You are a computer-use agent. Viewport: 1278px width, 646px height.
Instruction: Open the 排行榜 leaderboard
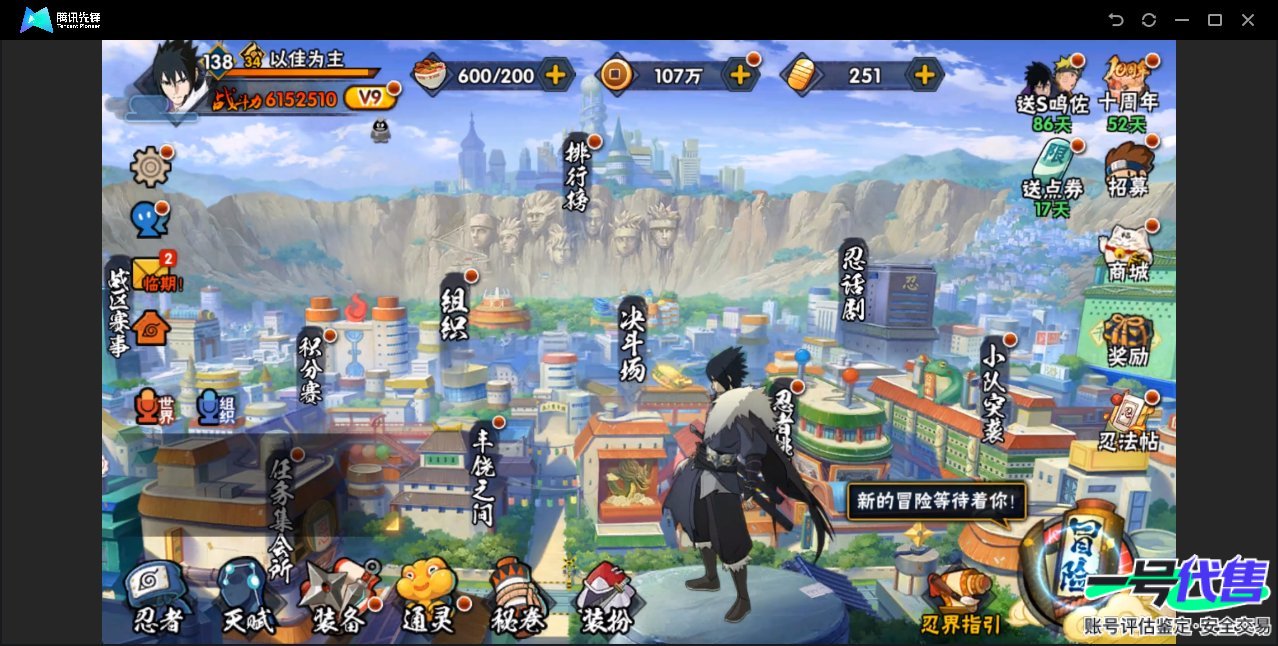578,175
